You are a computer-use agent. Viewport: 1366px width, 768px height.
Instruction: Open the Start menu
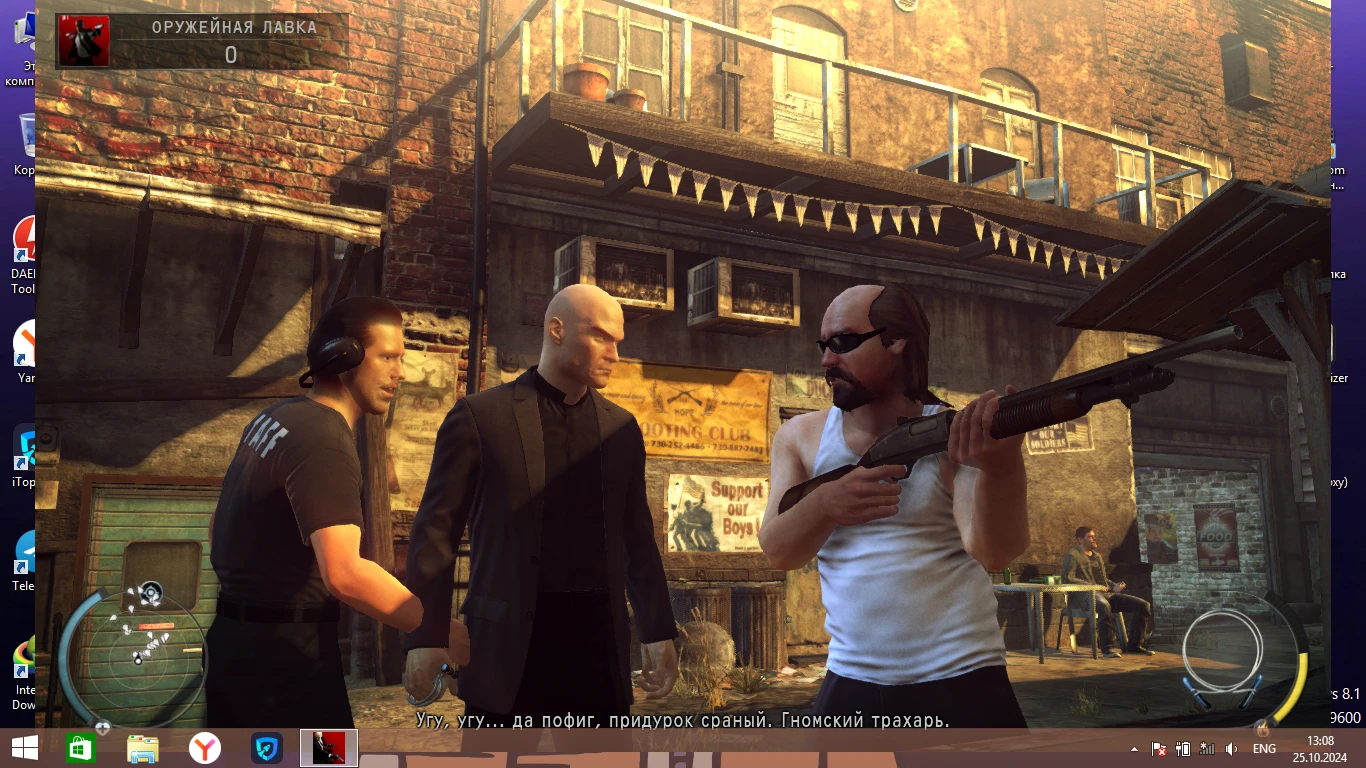(x=23, y=747)
